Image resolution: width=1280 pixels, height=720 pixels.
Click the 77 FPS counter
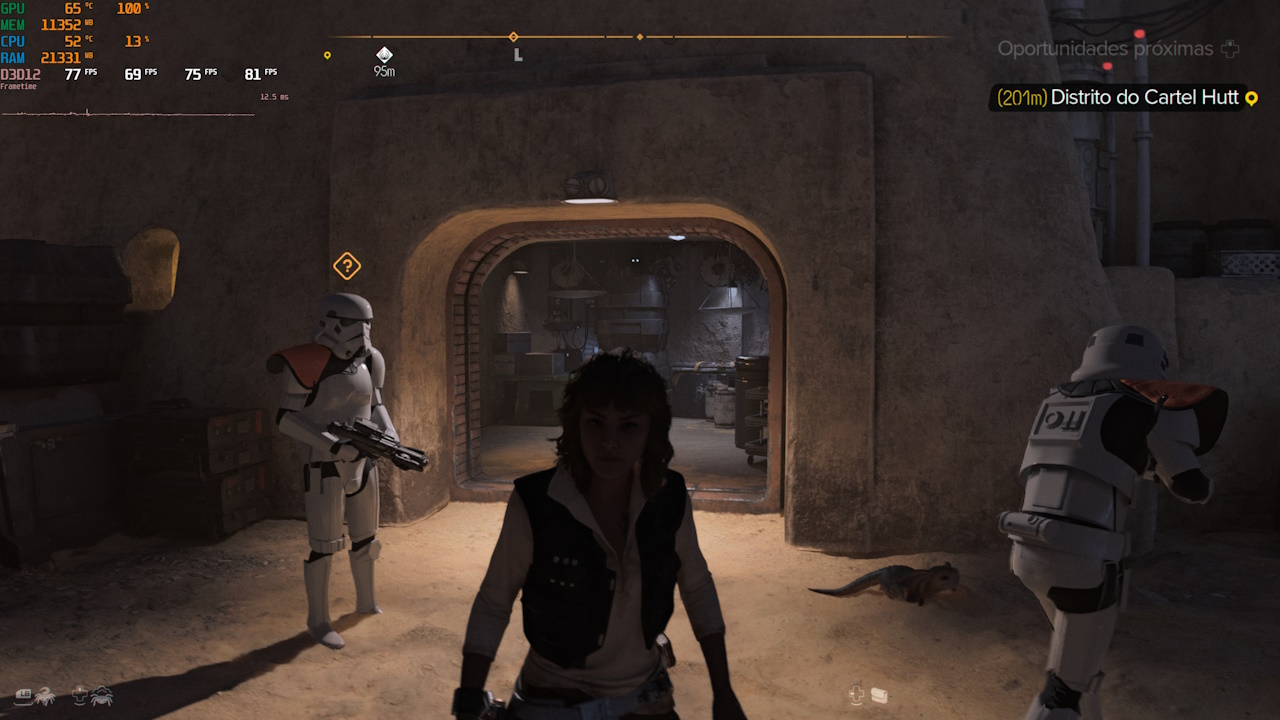coord(80,73)
